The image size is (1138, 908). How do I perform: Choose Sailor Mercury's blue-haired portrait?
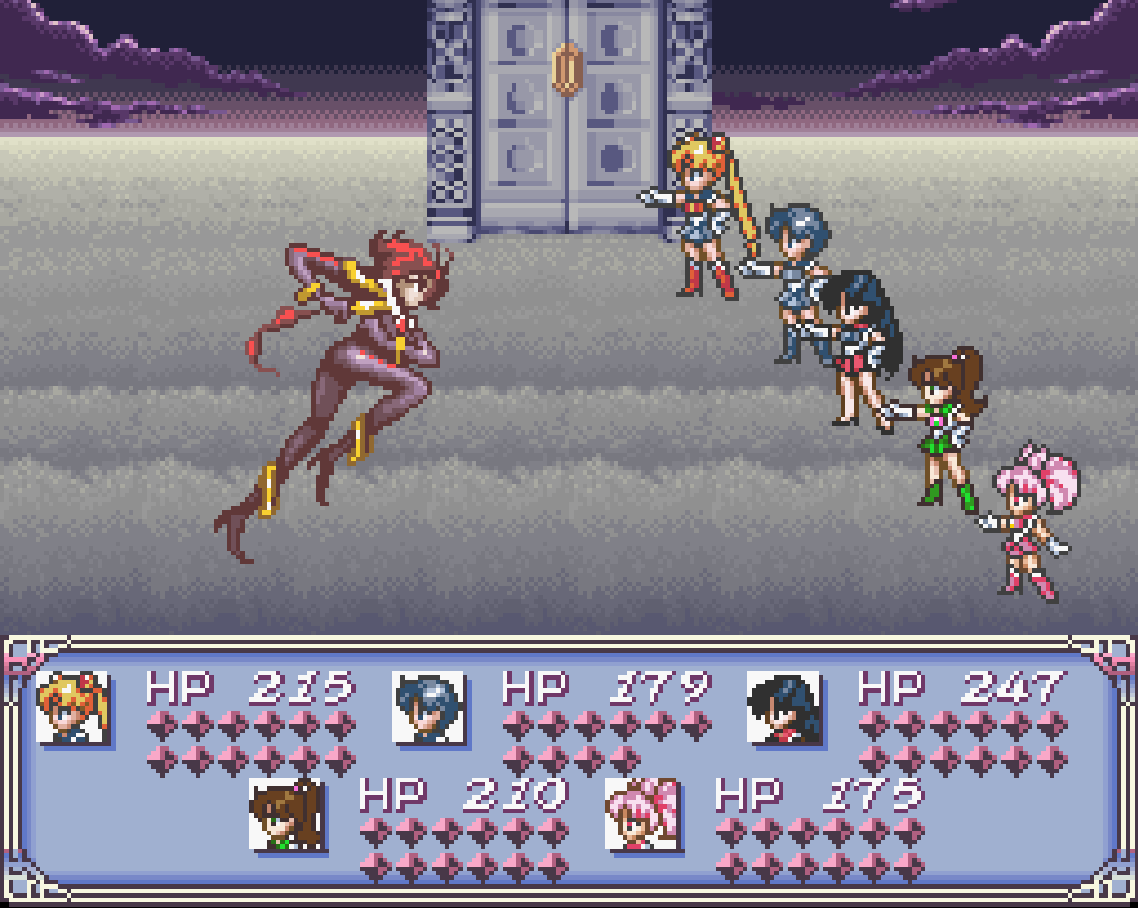point(428,707)
